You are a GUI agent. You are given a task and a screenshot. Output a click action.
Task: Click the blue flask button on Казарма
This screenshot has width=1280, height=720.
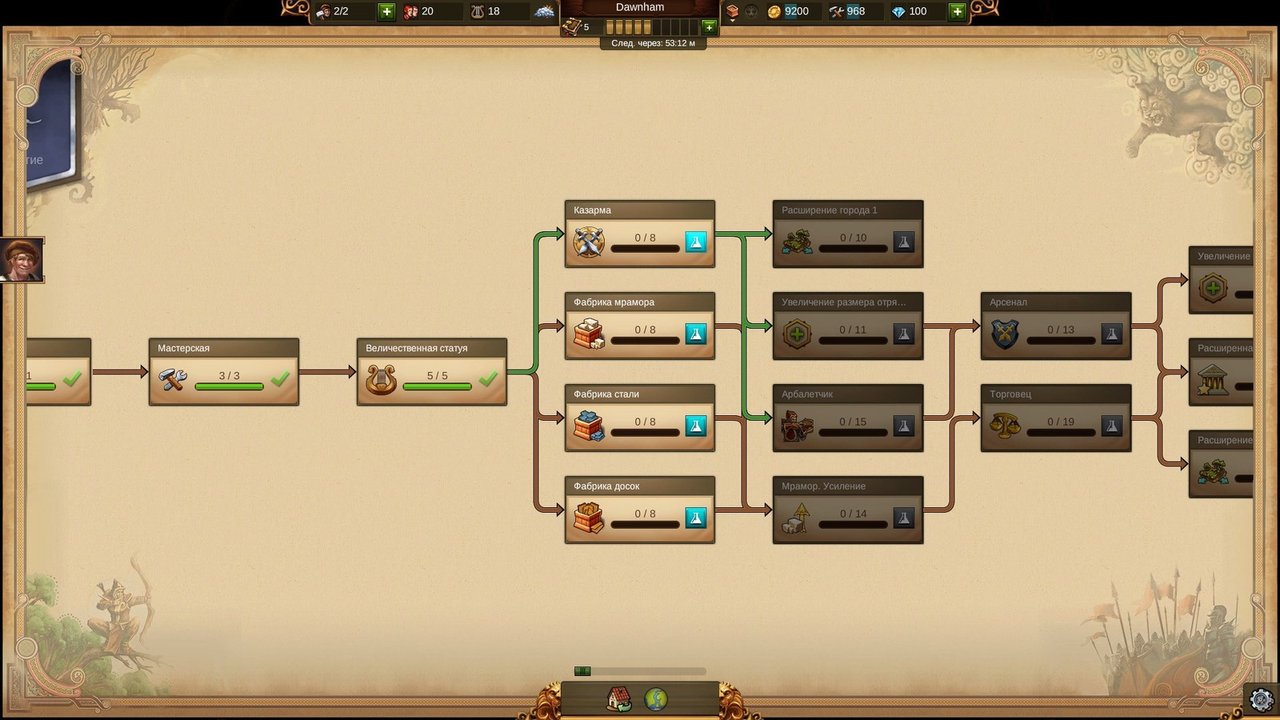tap(696, 242)
